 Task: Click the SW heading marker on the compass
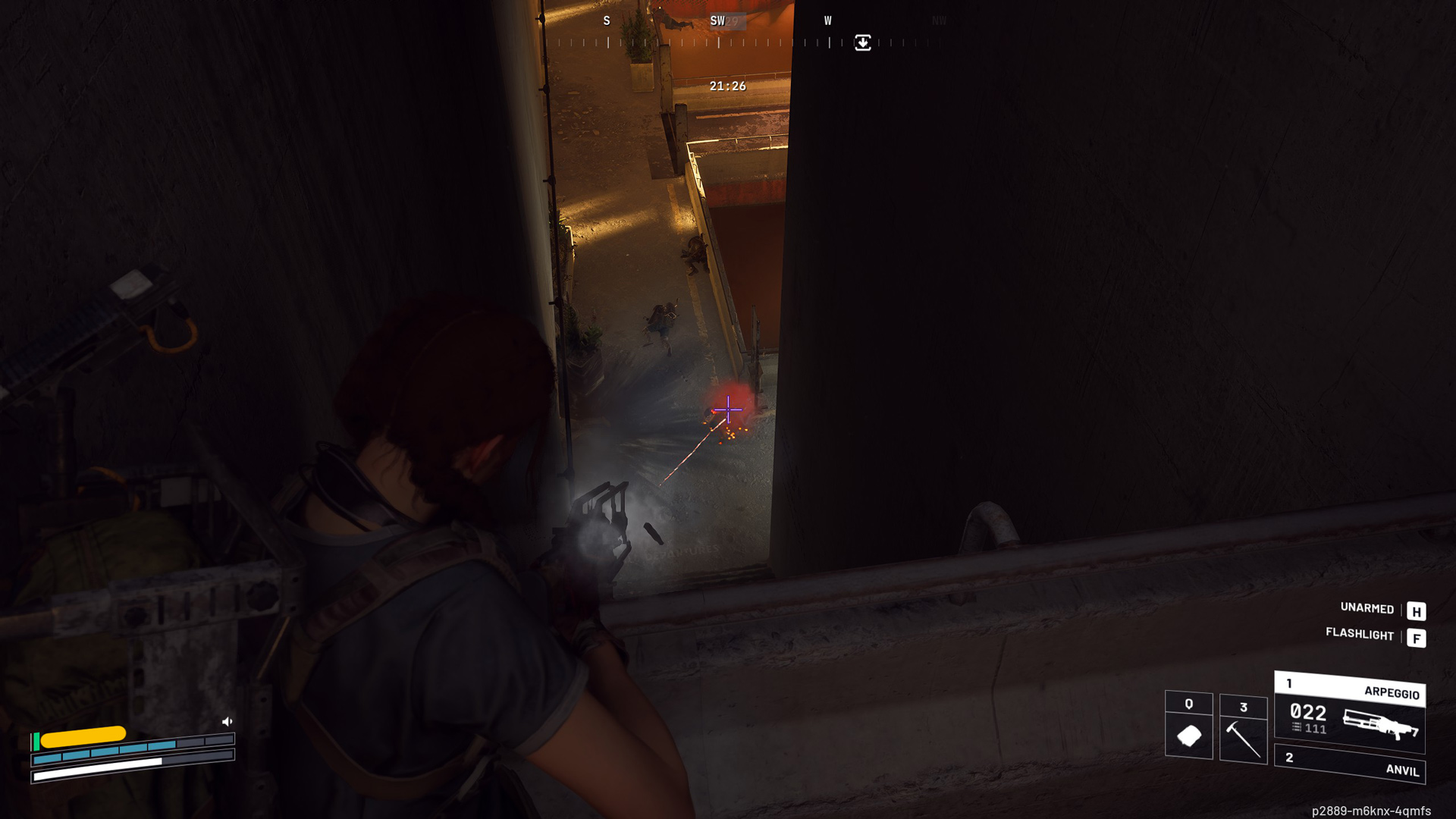pos(716,21)
